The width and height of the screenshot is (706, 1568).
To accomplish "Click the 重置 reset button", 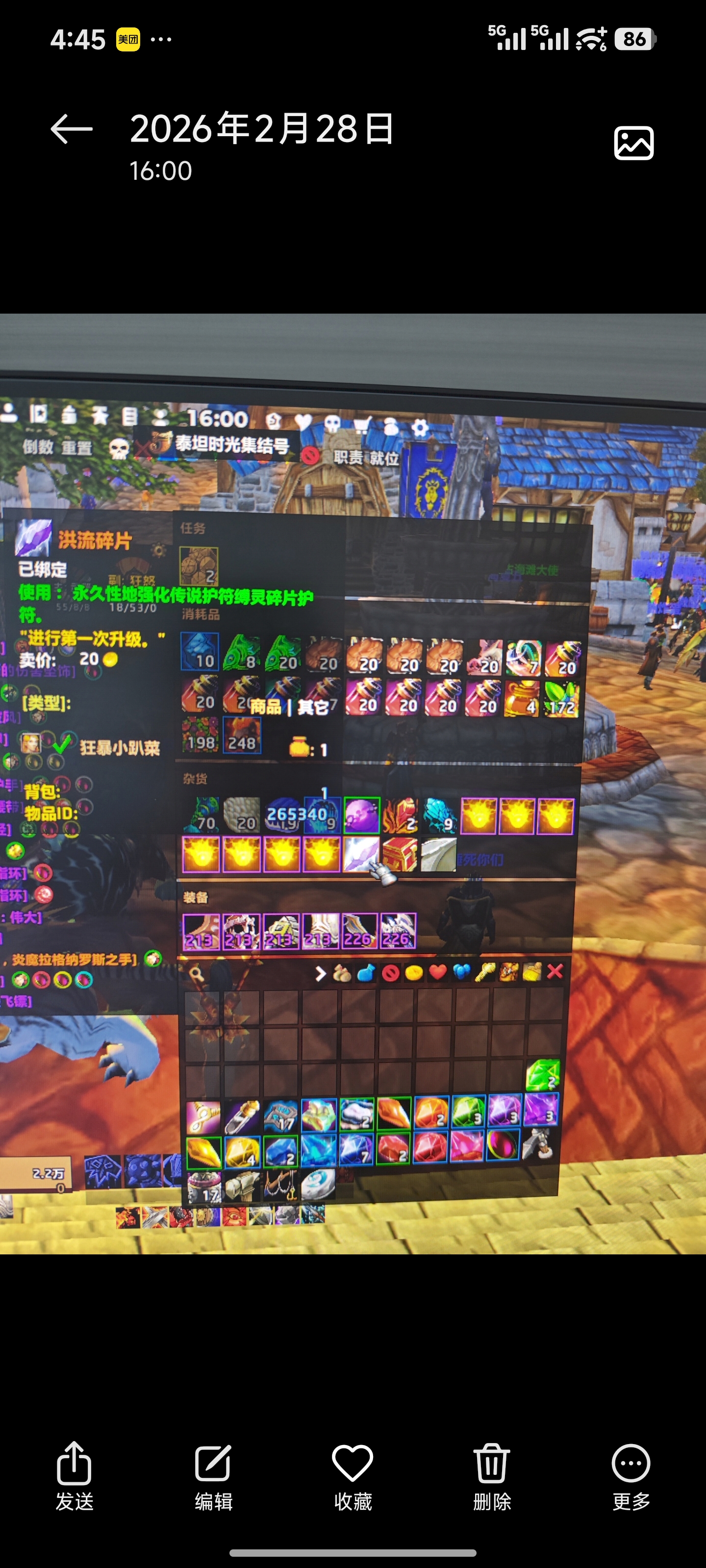I will (x=76, y=449).
